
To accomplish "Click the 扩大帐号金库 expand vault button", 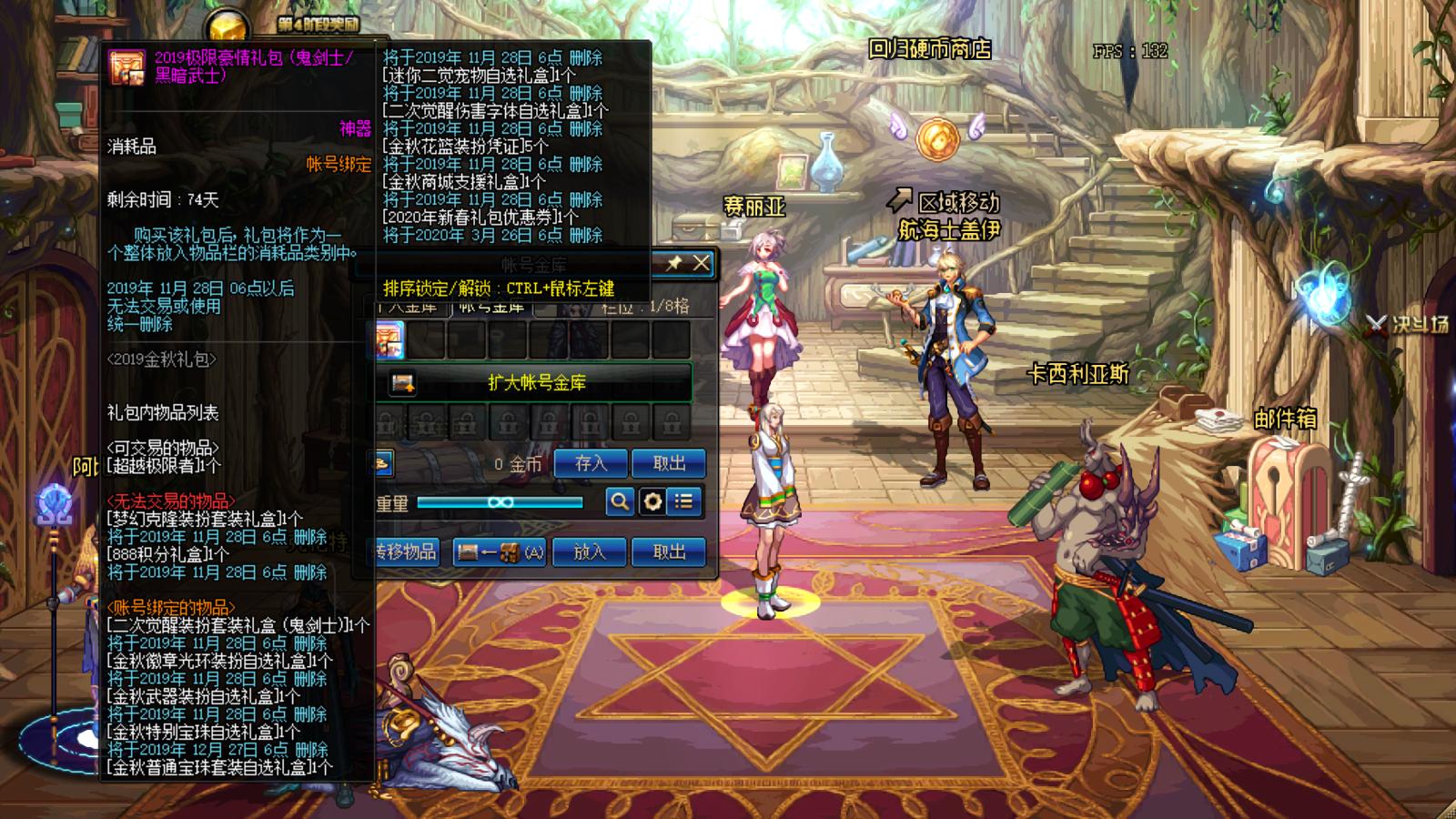I will [534, 383].
